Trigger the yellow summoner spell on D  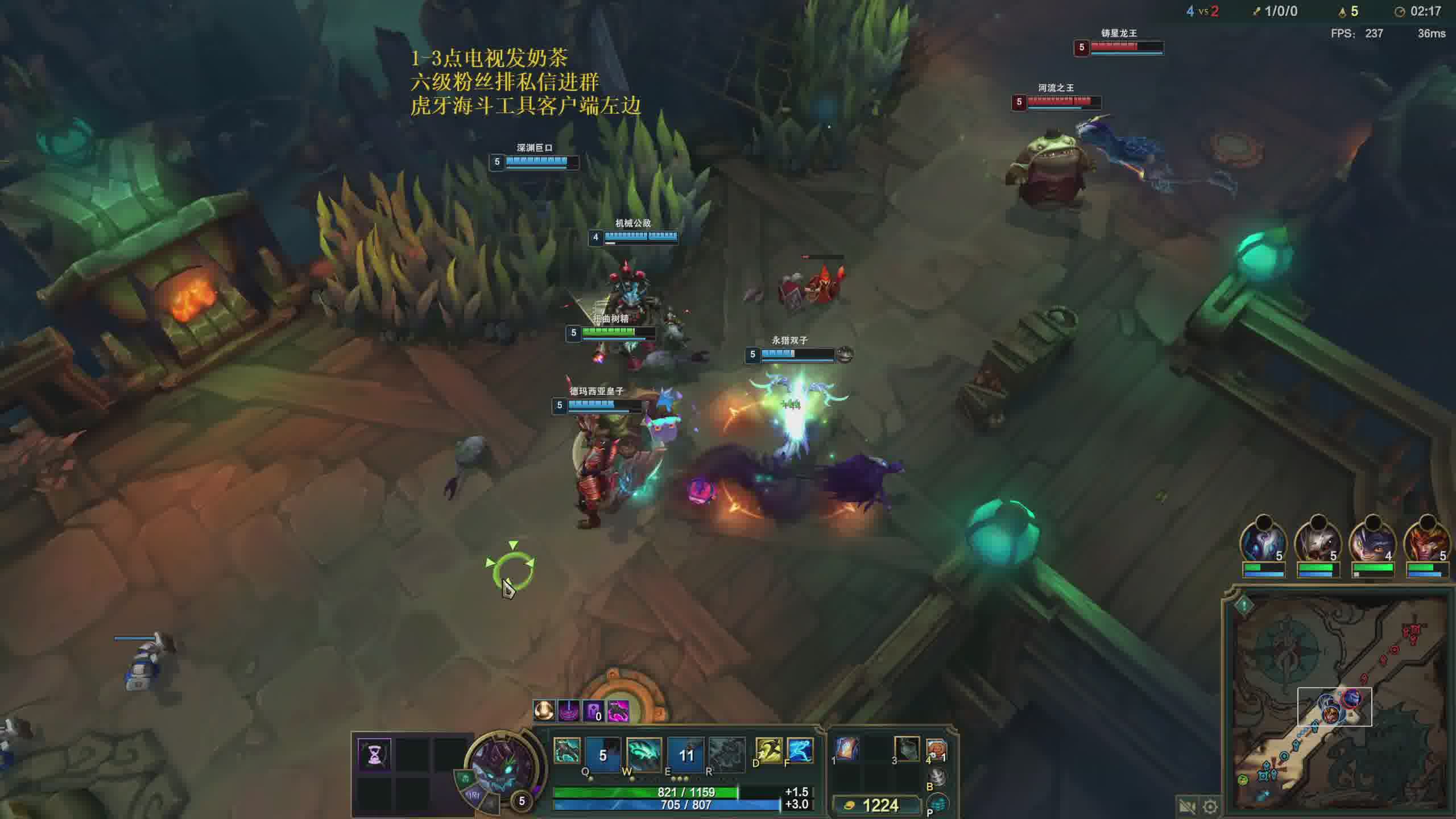click(x=768, y=751)
